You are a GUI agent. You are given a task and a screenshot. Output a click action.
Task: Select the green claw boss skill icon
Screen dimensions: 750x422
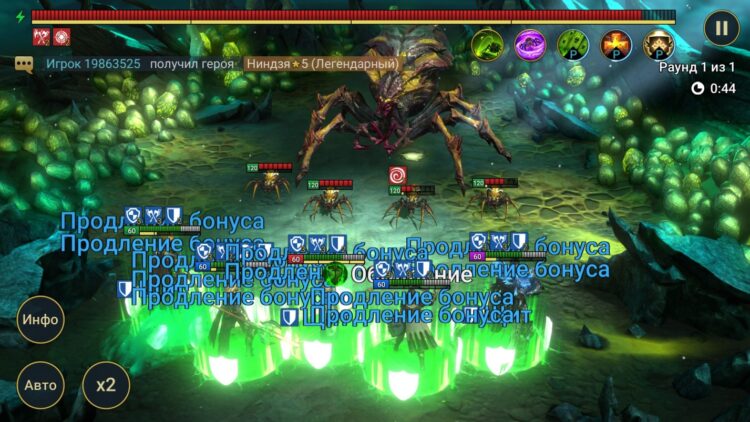pos(487,44)
